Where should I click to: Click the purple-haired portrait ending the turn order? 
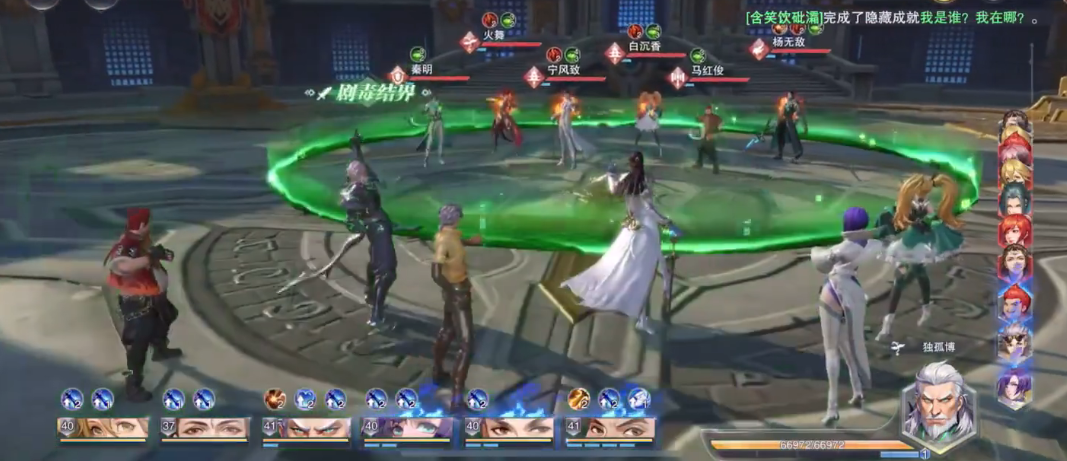click(x=1013, y=385)
